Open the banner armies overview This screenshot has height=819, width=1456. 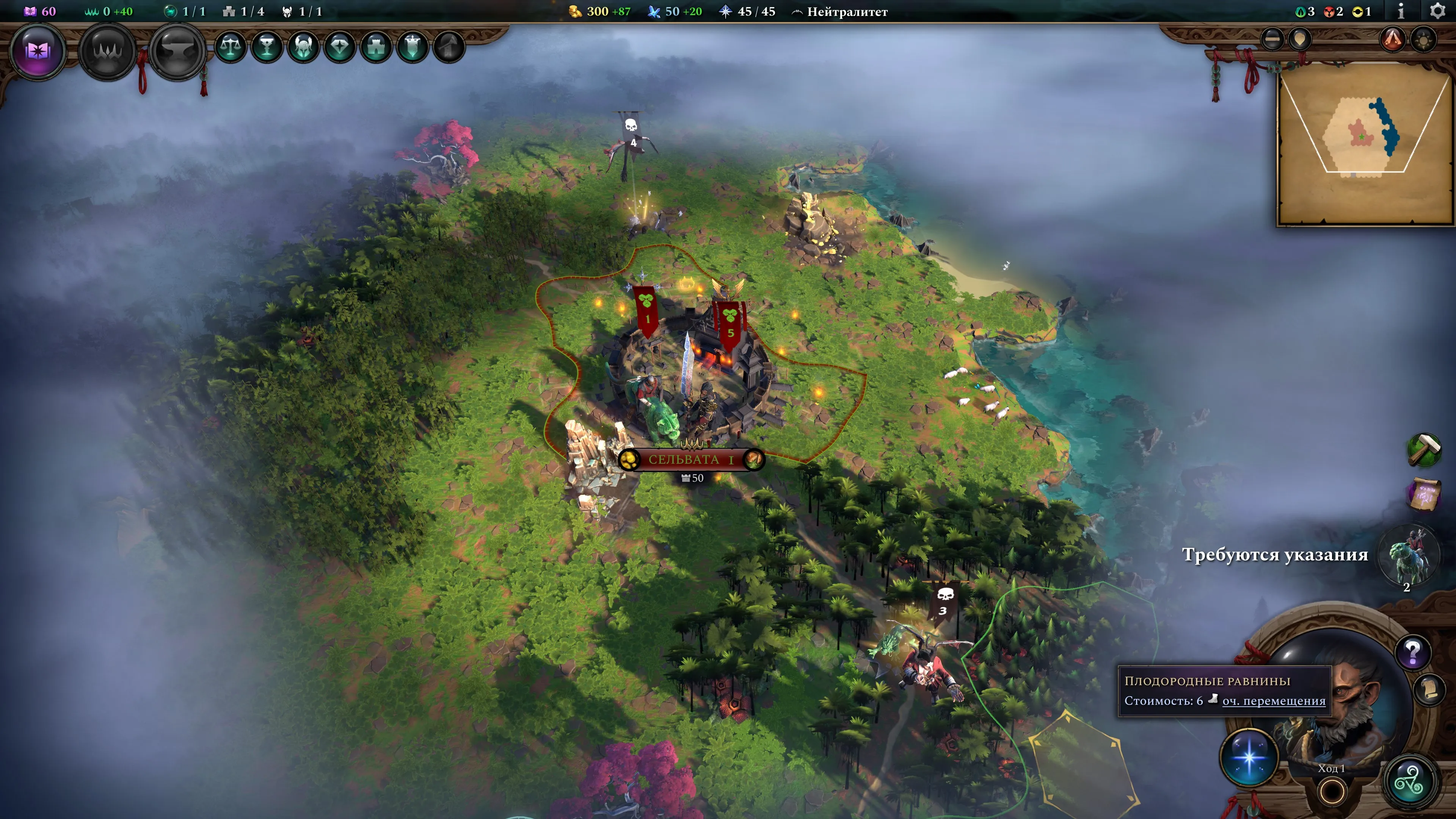pyautogui.click(x=413, y=47)
